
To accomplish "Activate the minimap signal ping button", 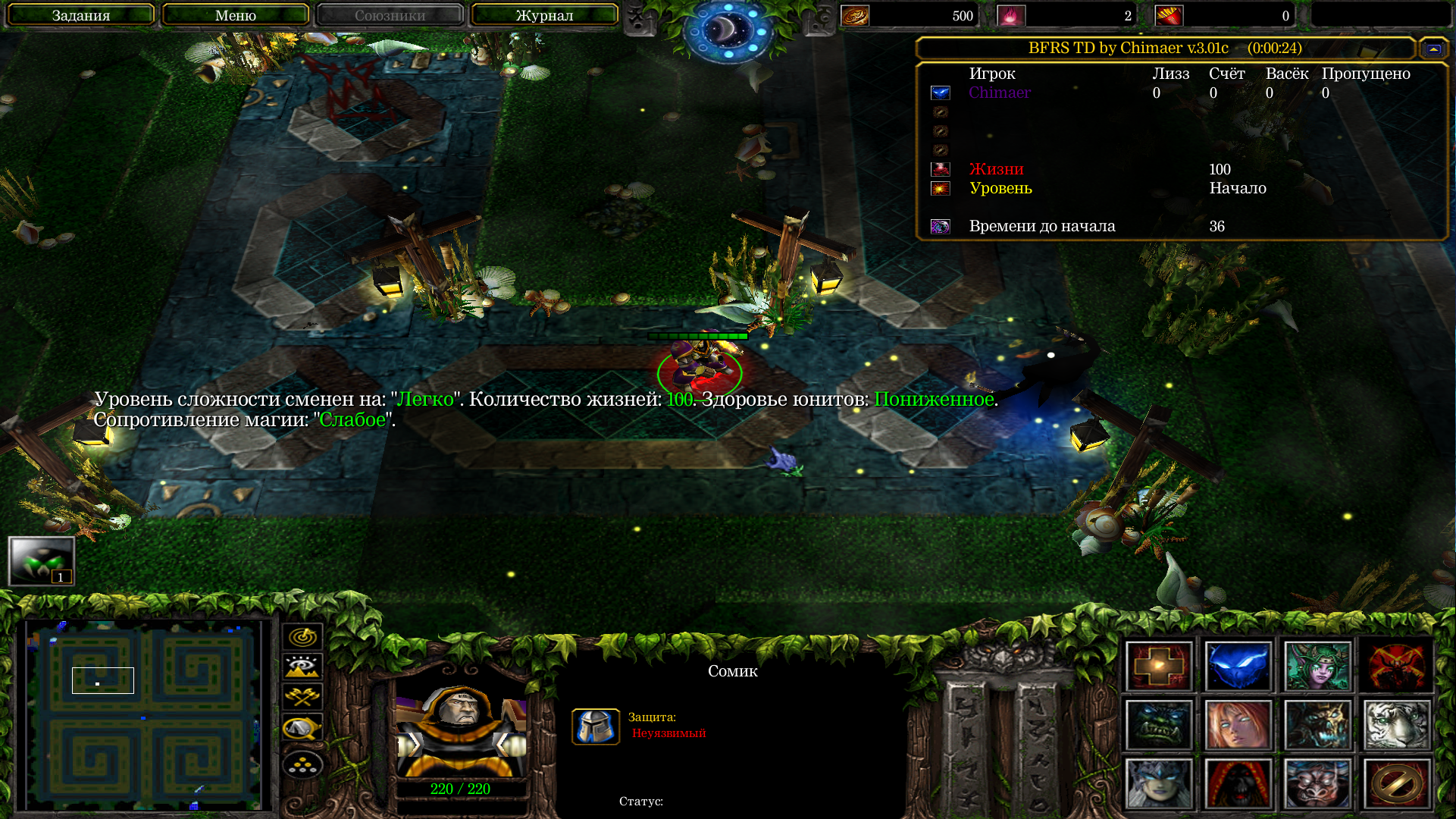I will click(x=302, y=637).
